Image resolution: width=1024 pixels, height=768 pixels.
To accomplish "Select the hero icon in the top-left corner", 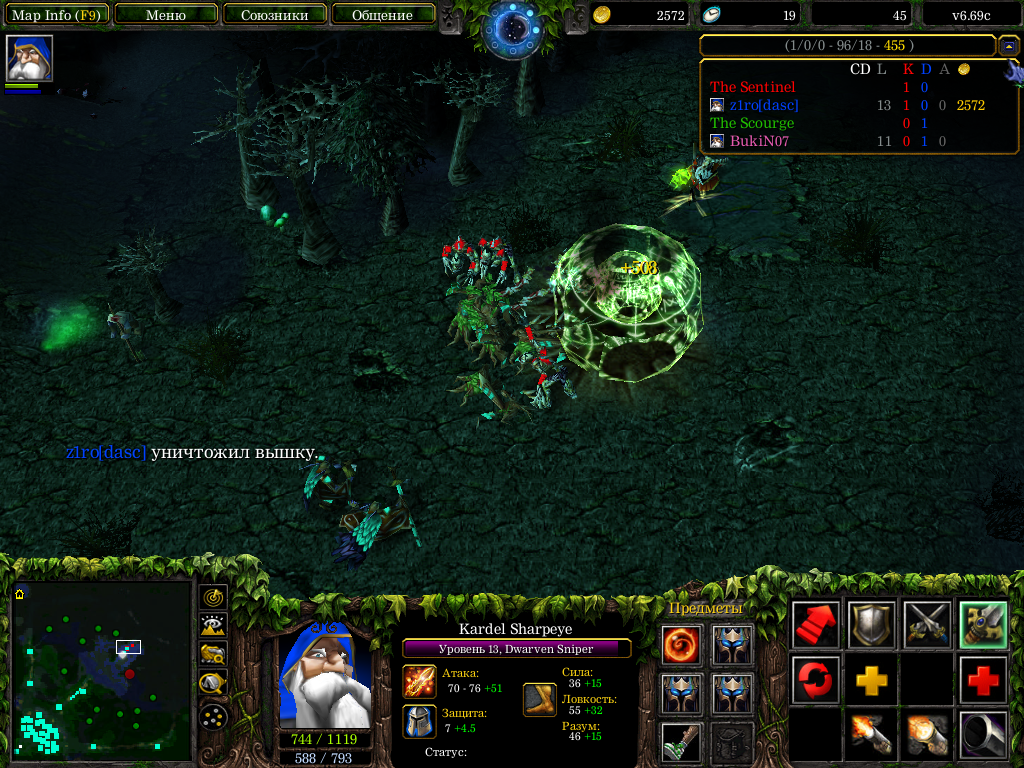I will 29,58.
